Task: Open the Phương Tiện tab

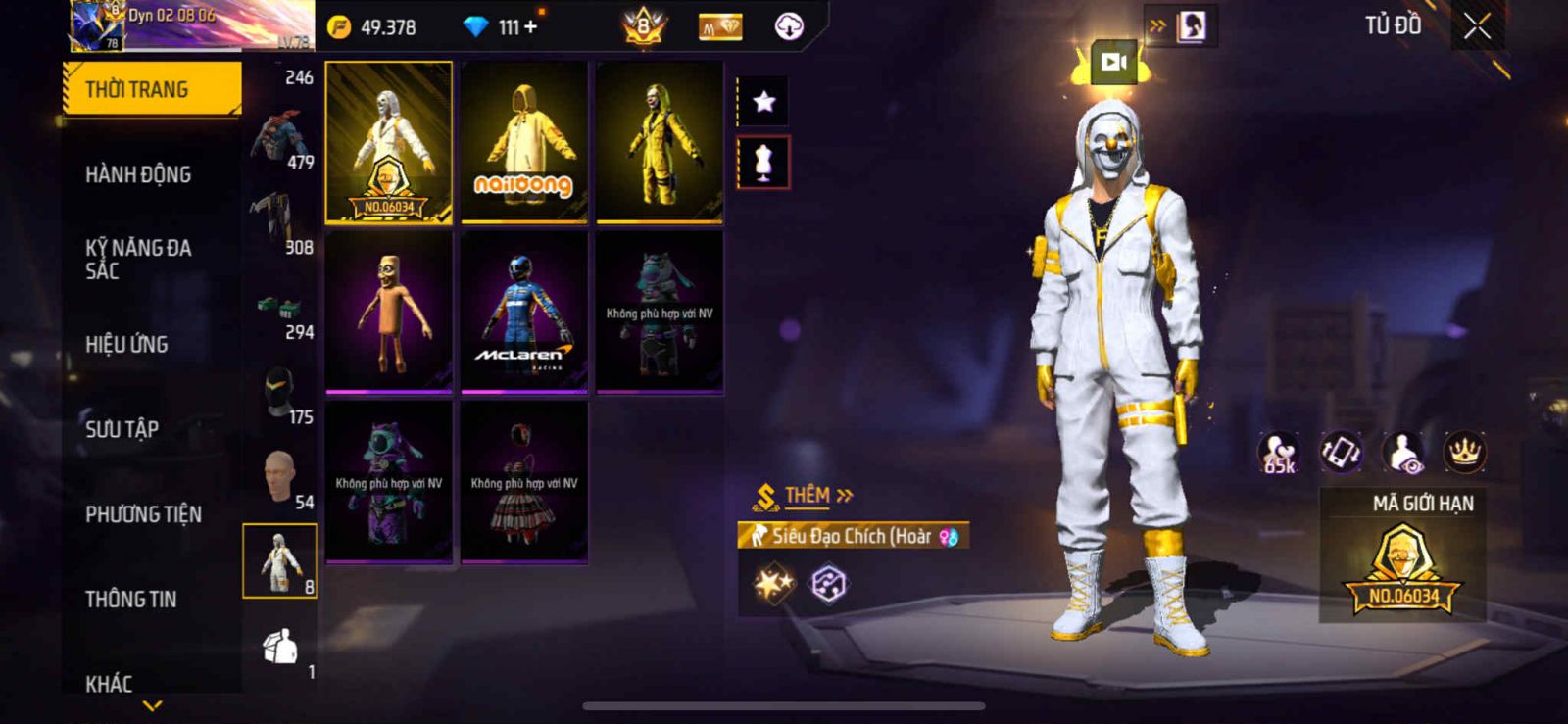Action: pos(143,514)
